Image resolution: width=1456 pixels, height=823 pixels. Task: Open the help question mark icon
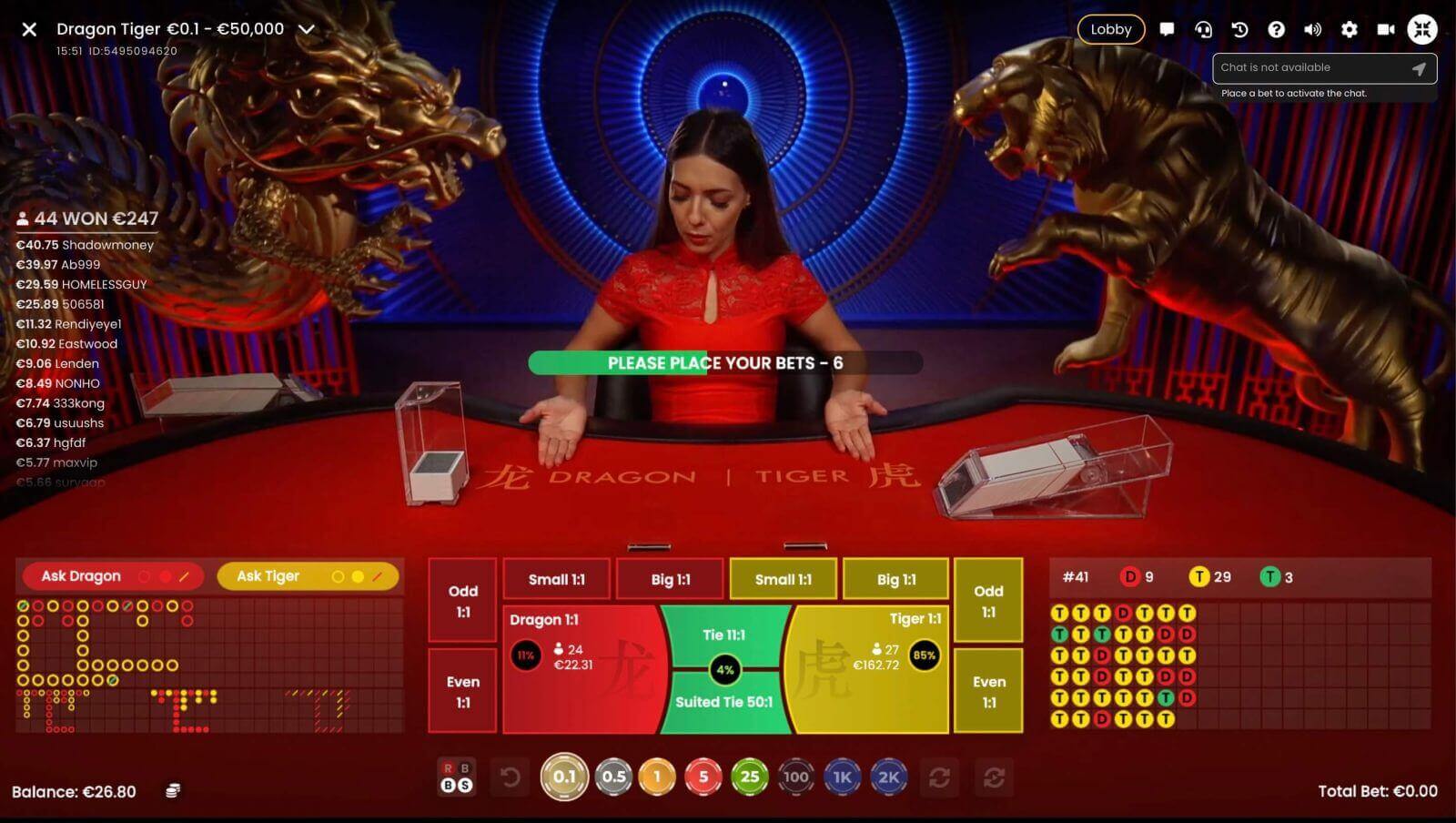1276,29
